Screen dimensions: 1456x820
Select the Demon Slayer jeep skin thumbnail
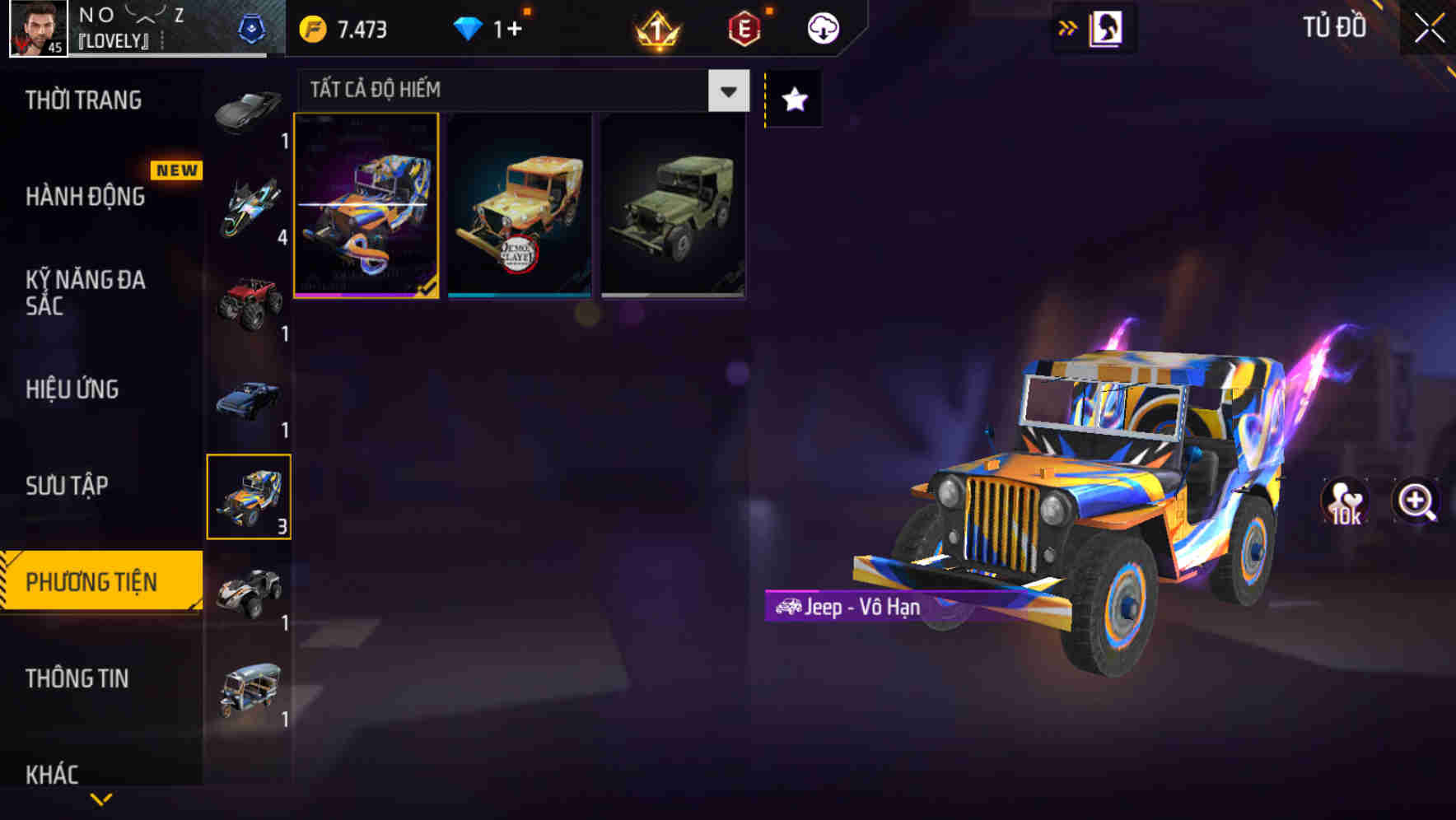(520, 206)
